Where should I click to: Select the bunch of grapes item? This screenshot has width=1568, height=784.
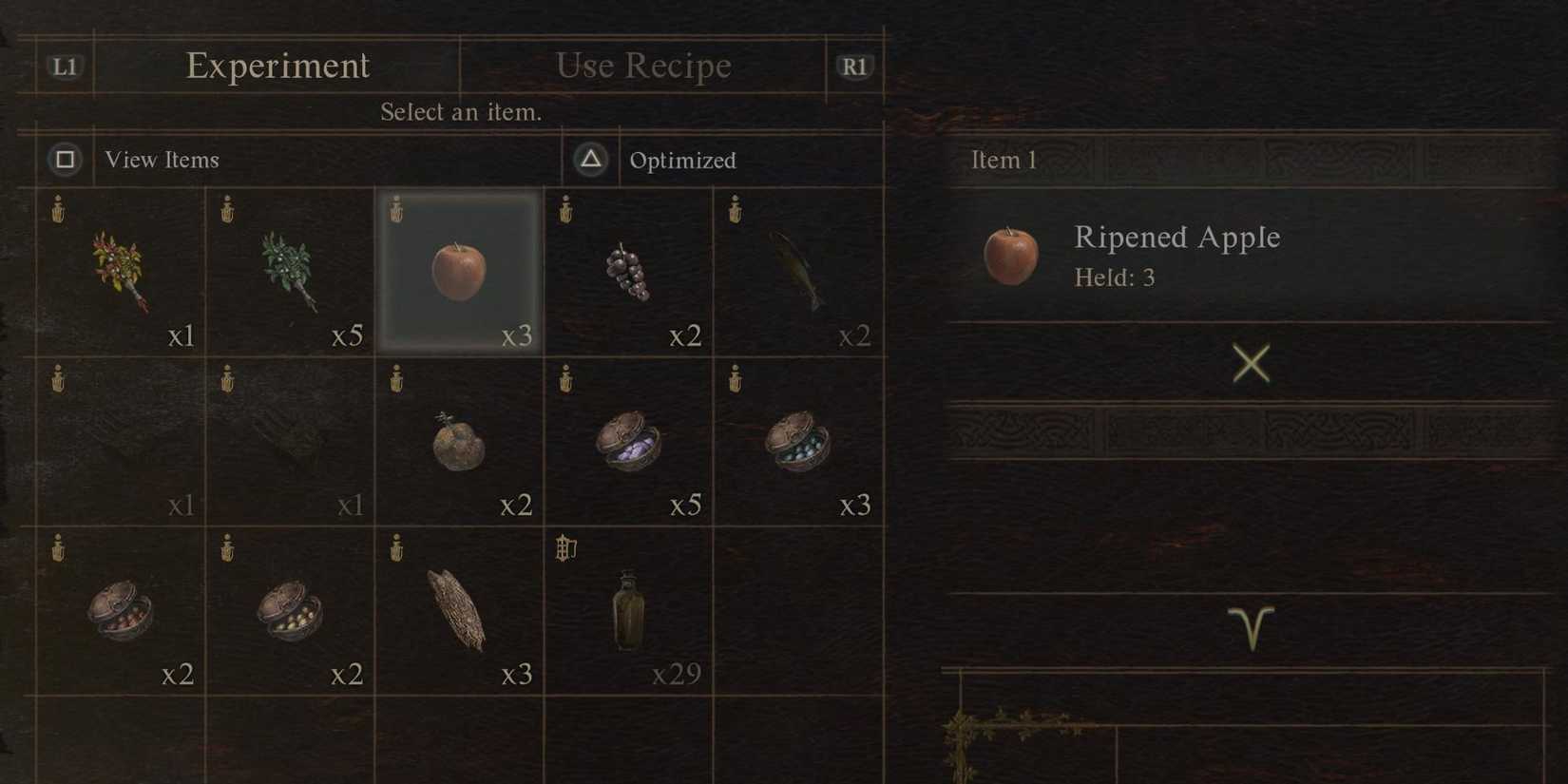[x=629, y=269]
